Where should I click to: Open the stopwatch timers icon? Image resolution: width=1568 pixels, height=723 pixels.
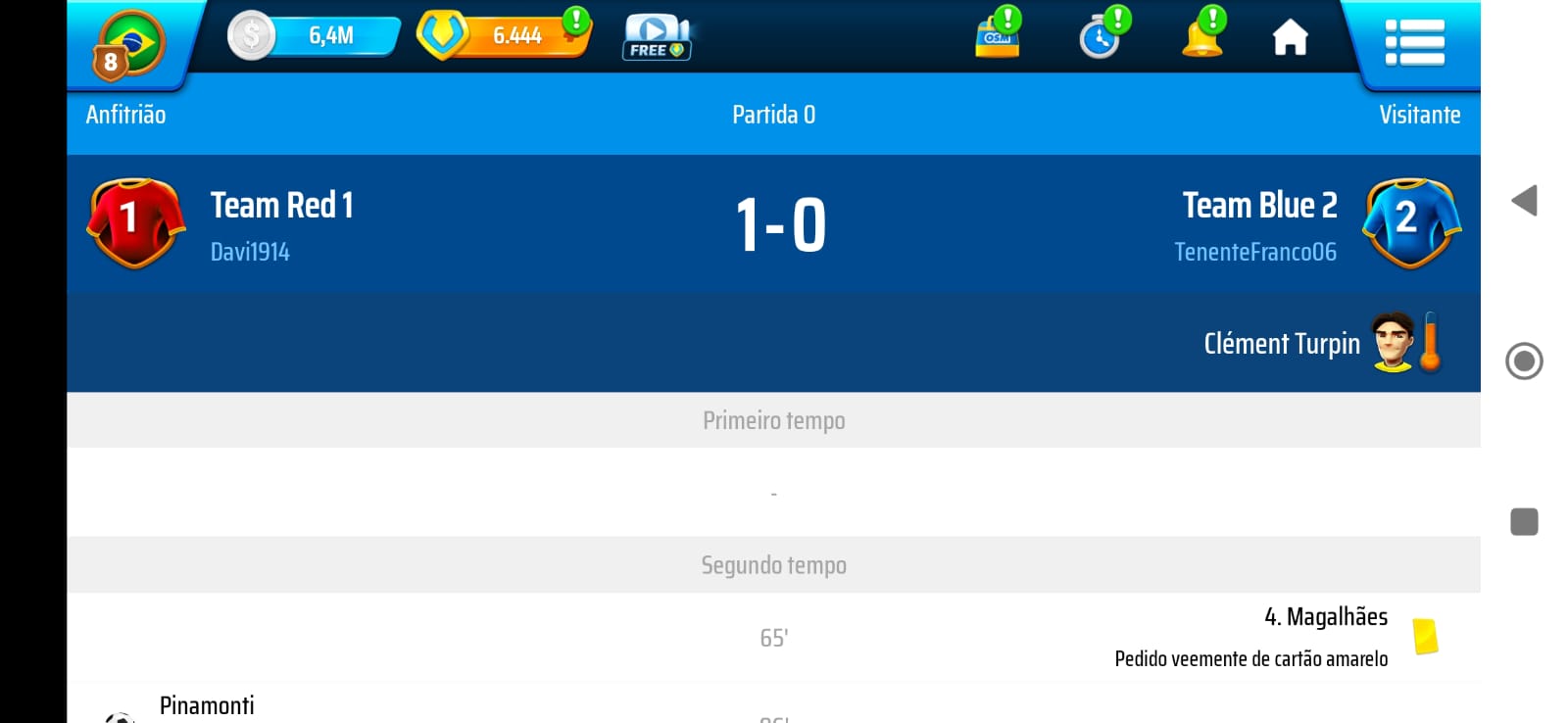tap(1102, 36)
